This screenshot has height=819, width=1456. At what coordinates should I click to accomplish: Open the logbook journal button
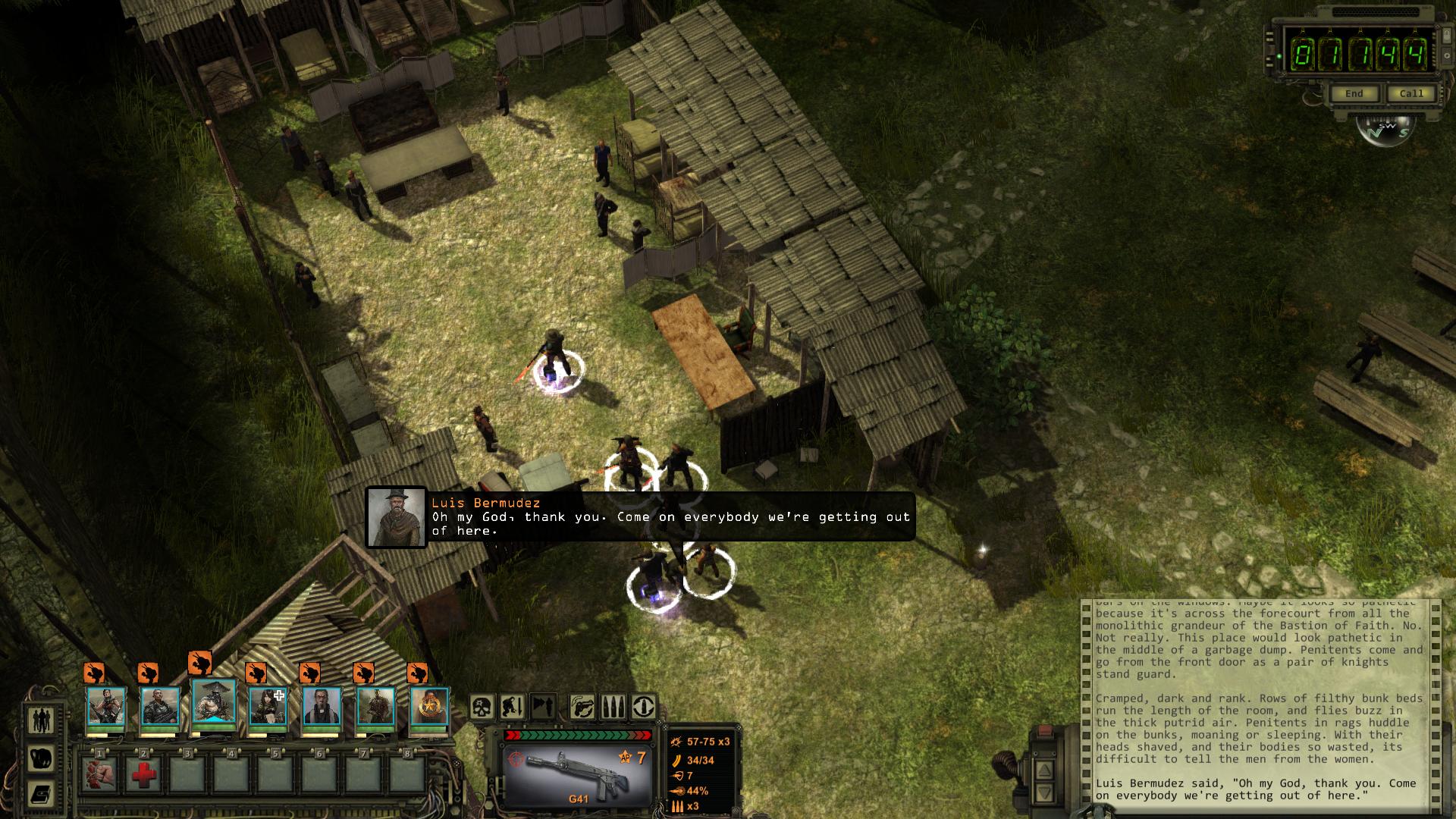click(x=41, y=794)
